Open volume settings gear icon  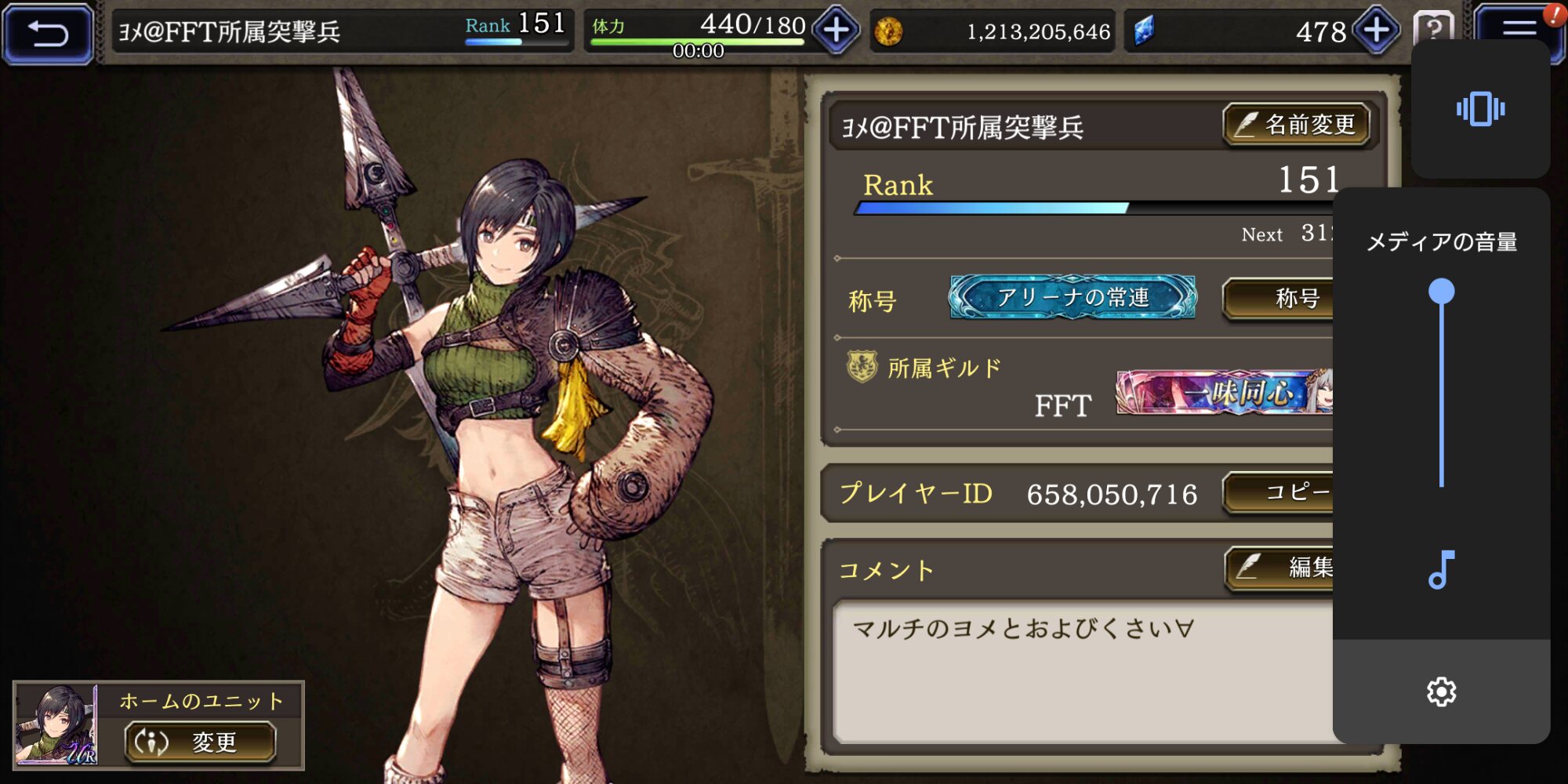coord(1441,691)
